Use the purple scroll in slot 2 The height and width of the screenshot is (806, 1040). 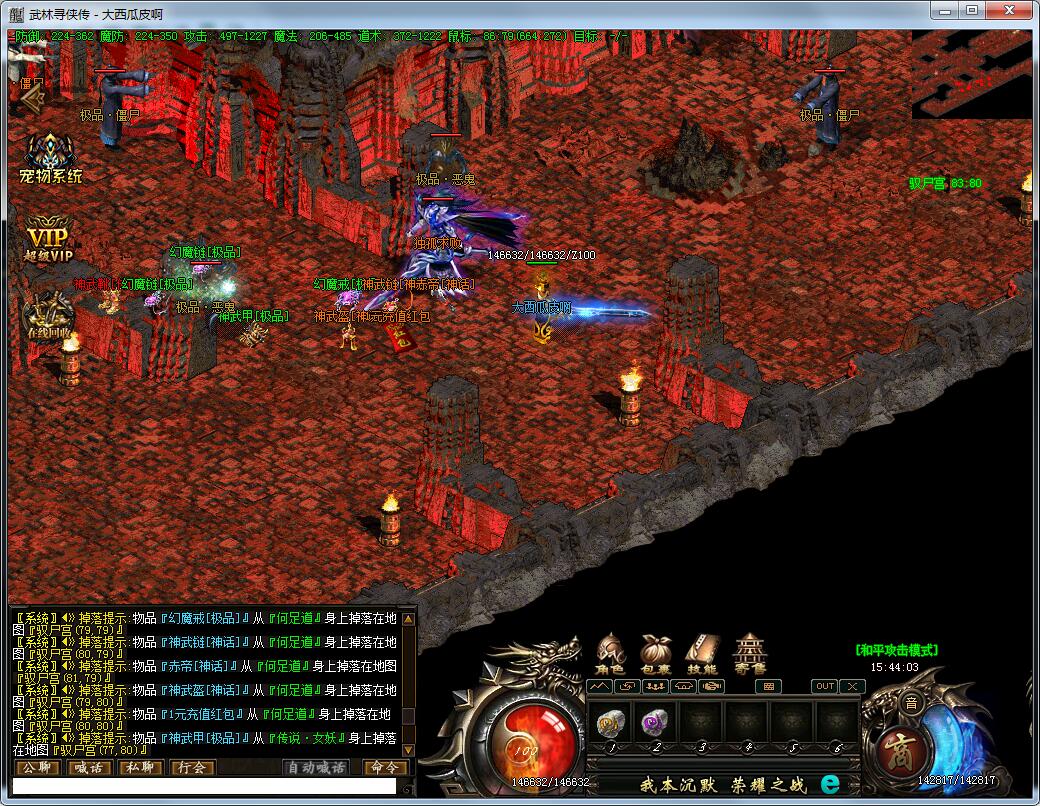655,722
